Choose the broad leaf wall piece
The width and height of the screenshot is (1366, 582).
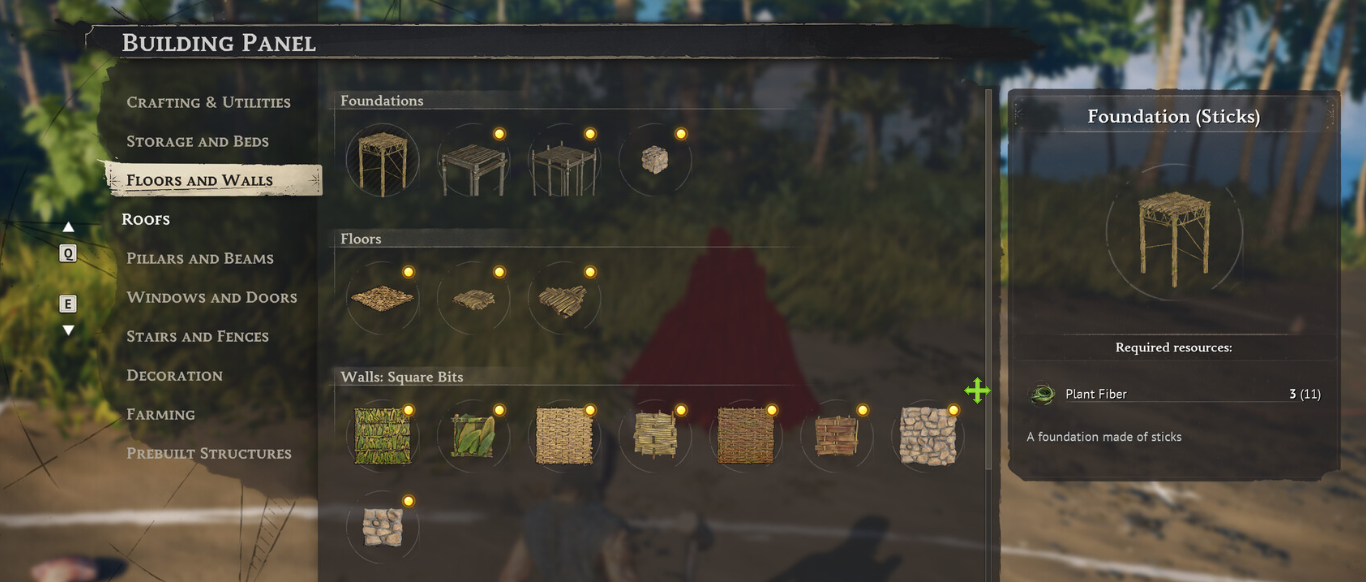473,436
